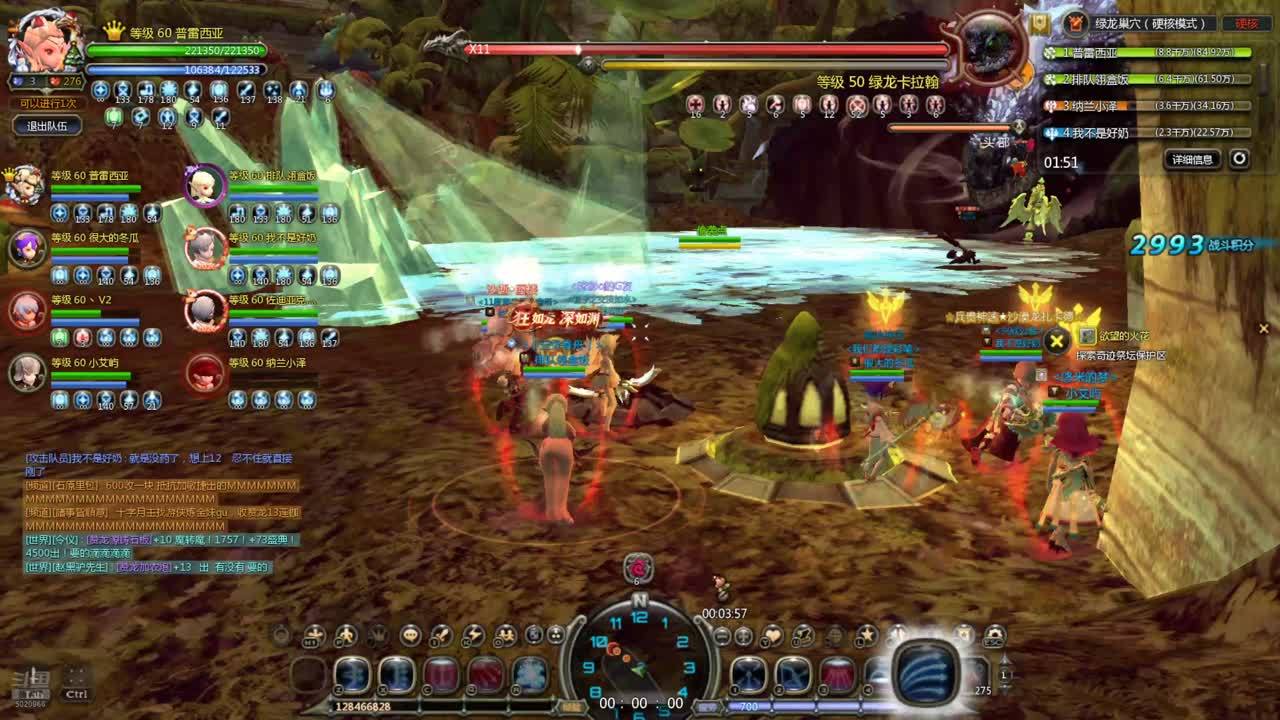
Task: Click the 硬核 hardcore mode label
Action: (x=1247, y=23)
